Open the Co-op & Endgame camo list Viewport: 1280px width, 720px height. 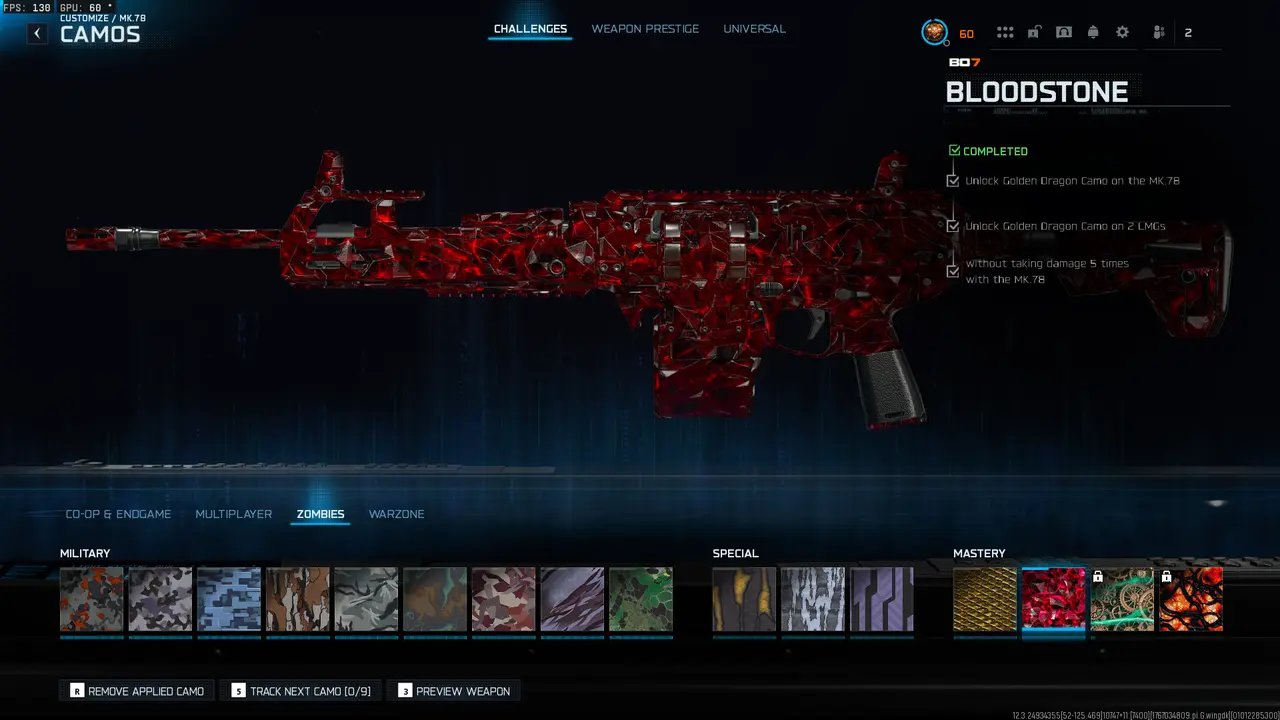[x=117, y=514]
